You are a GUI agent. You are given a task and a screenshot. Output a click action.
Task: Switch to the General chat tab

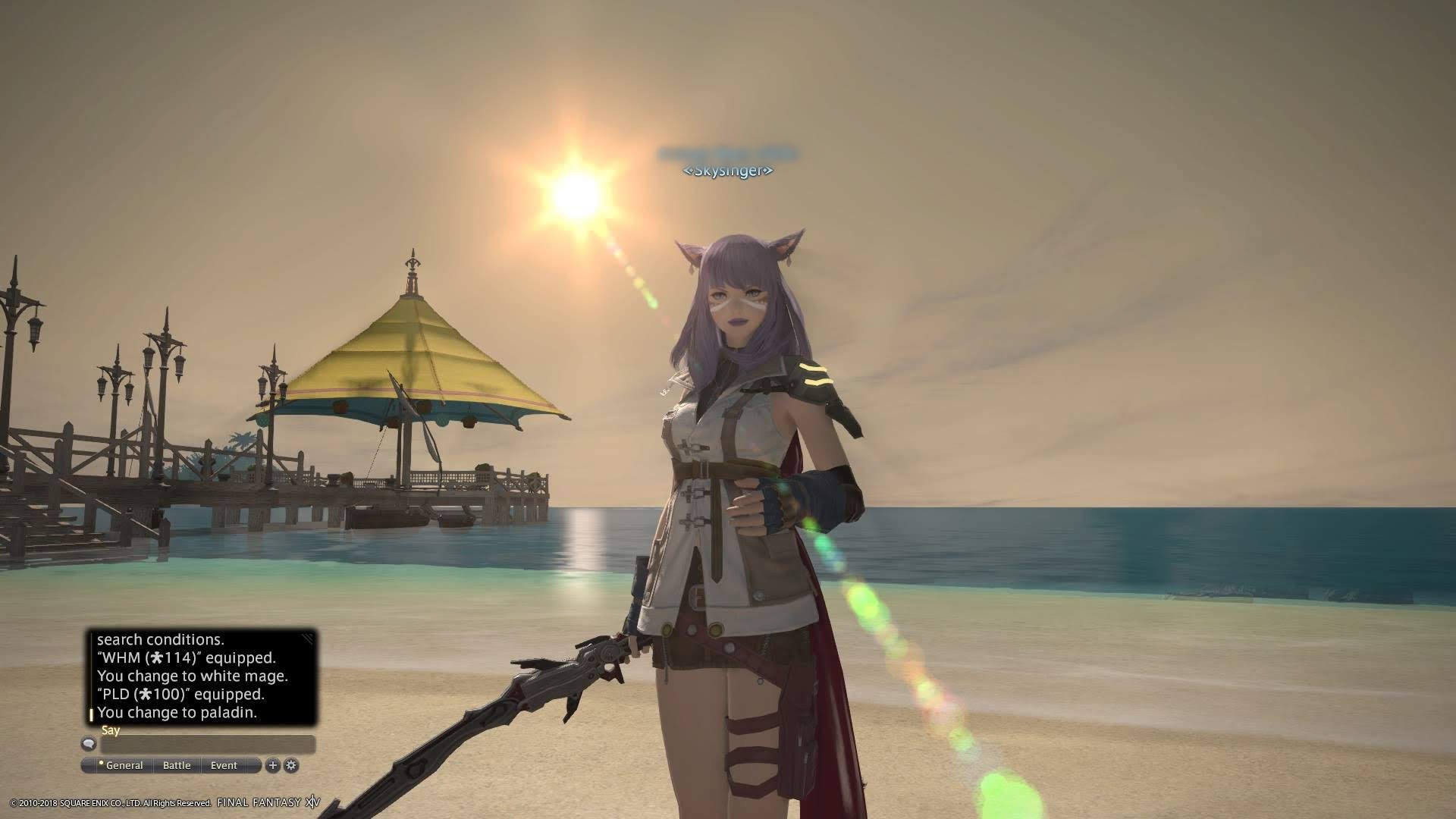123,765
